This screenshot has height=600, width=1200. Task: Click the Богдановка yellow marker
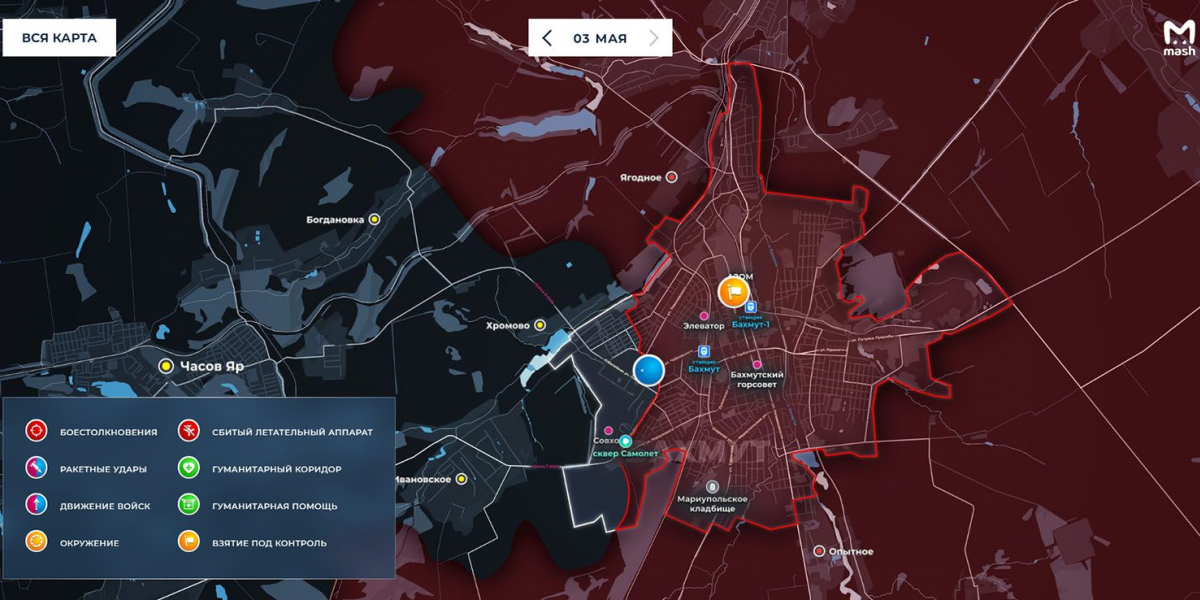coord(375,219)
